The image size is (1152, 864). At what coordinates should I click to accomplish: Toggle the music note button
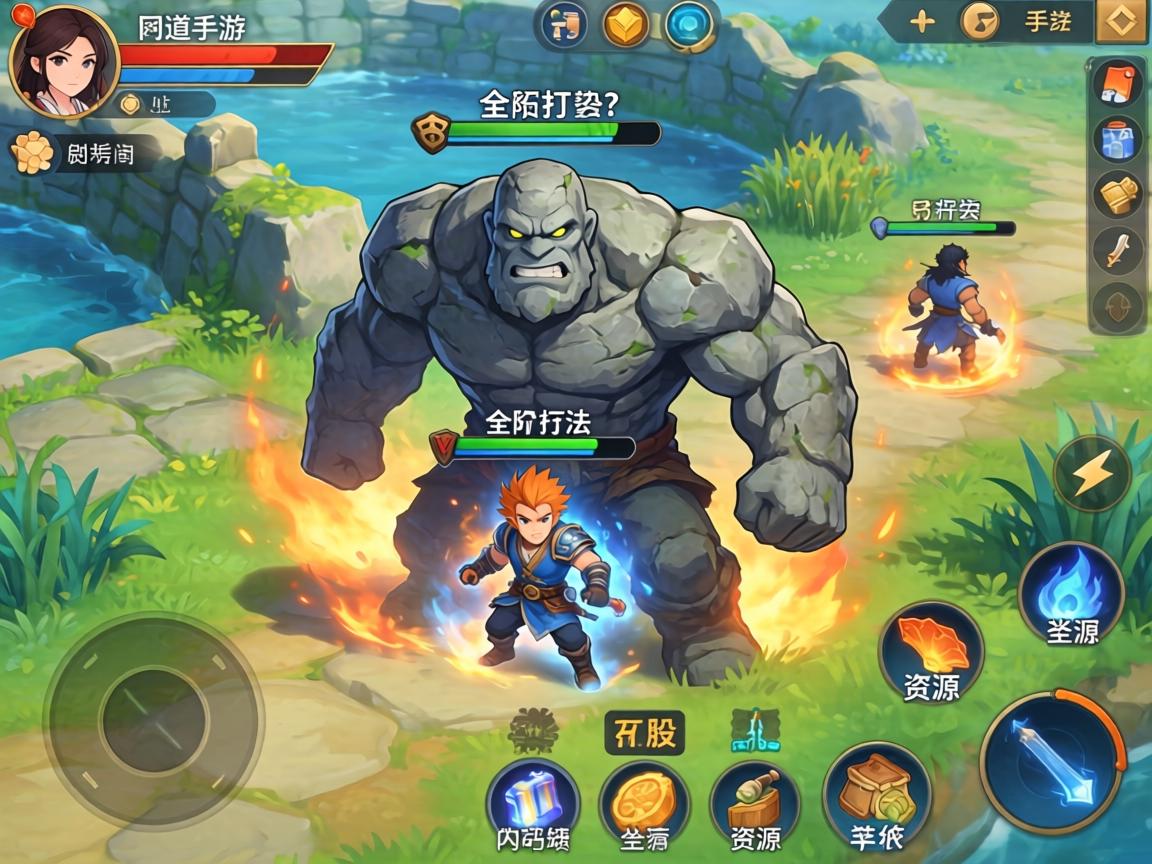pyautogui.click(x=980, y=21)
